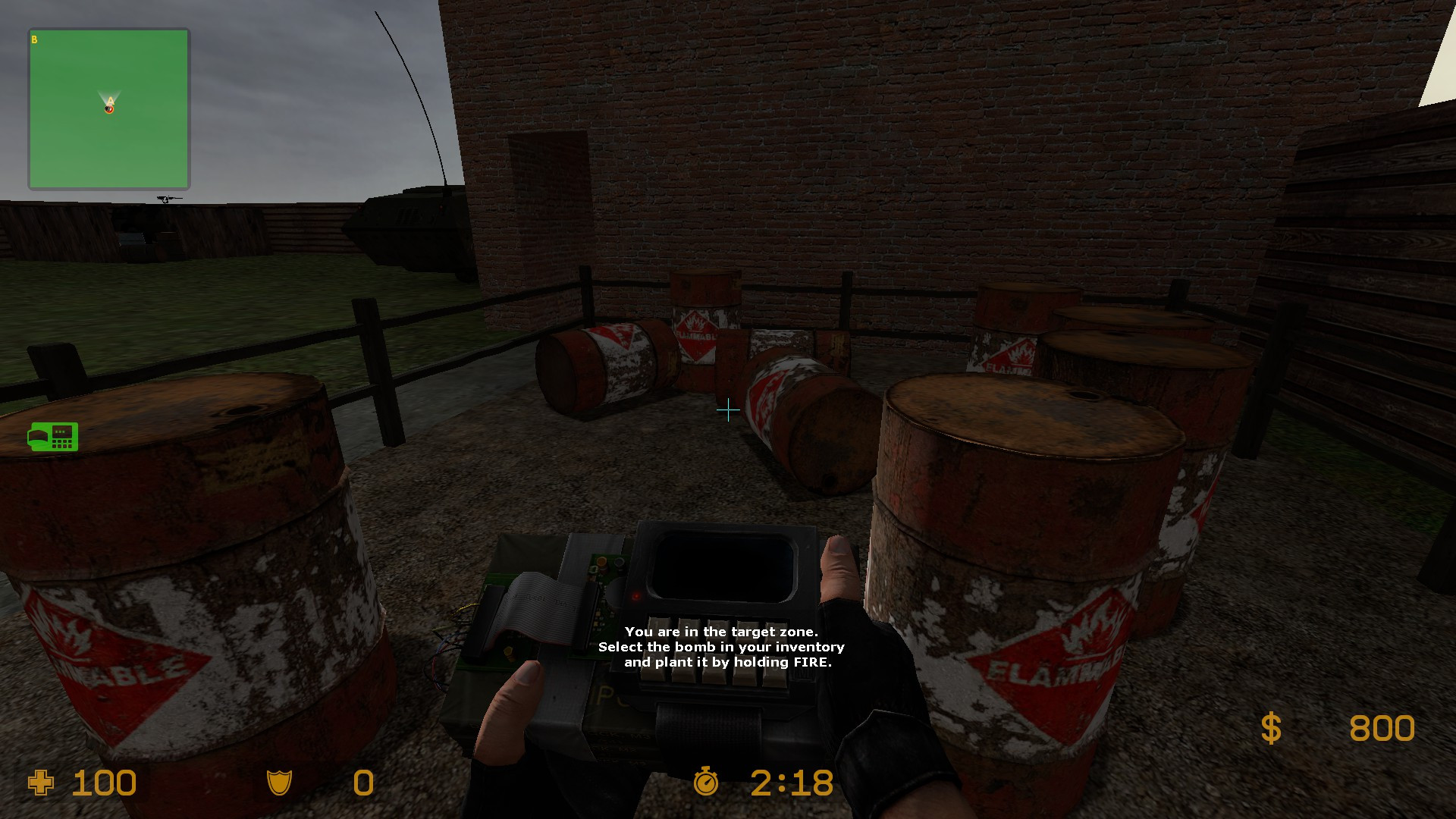This screenshot has width=1456, height=819.
Task: Click the armor shield icon
Action: coord(281,783)
